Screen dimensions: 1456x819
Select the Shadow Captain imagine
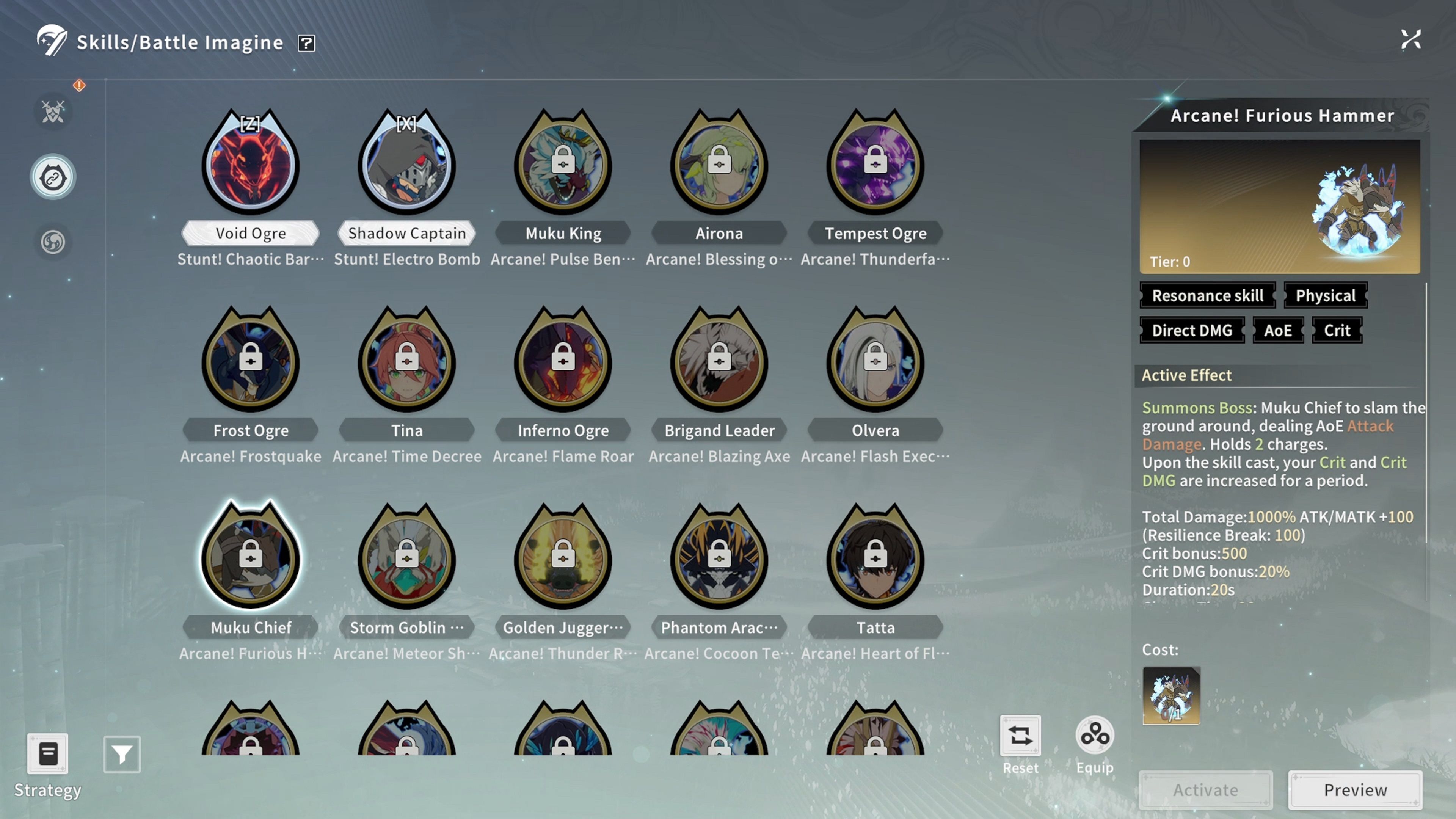pyautogui.click(x=406, y=164)
